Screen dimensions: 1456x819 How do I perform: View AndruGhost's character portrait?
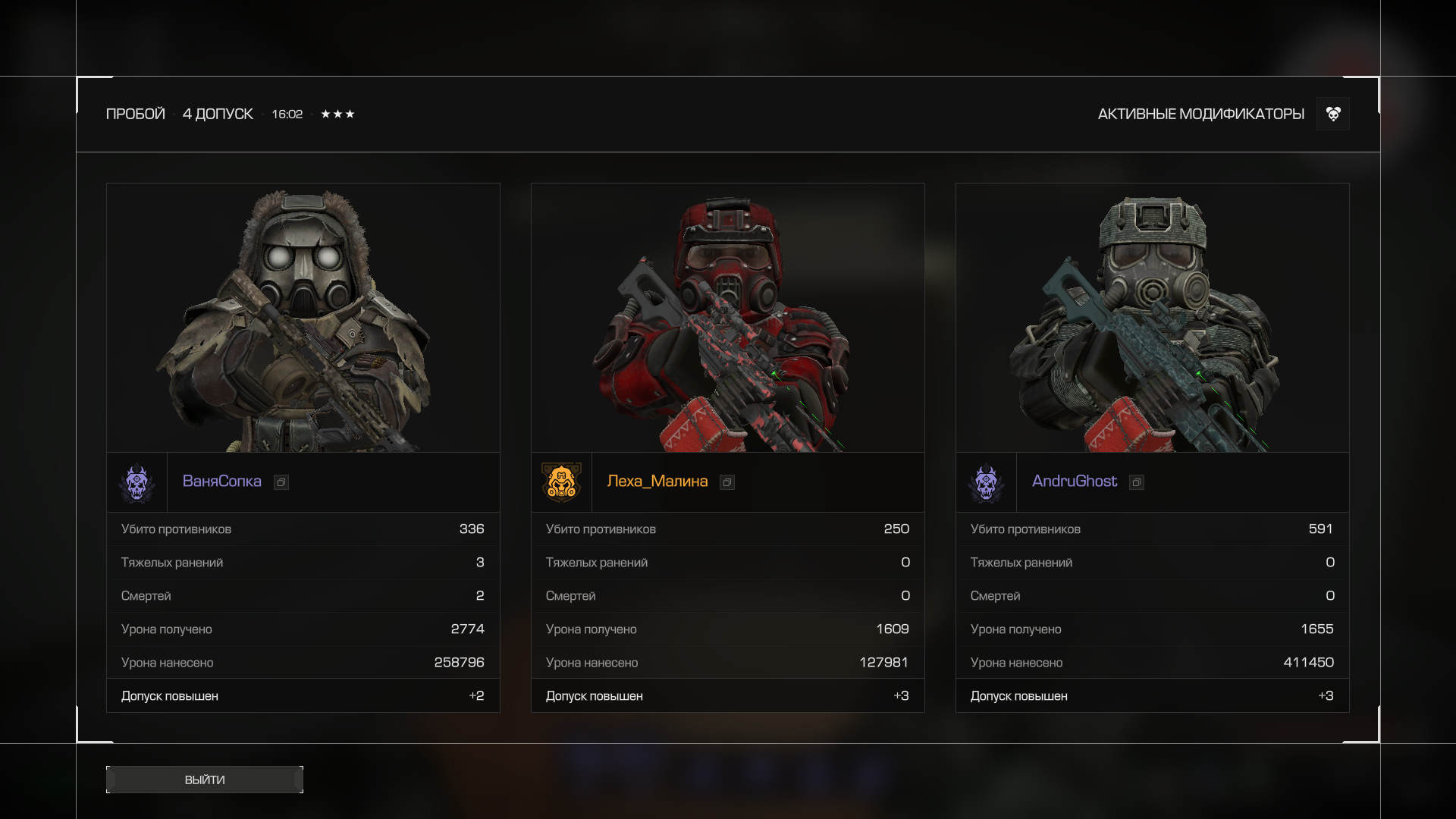[1153, 318]
